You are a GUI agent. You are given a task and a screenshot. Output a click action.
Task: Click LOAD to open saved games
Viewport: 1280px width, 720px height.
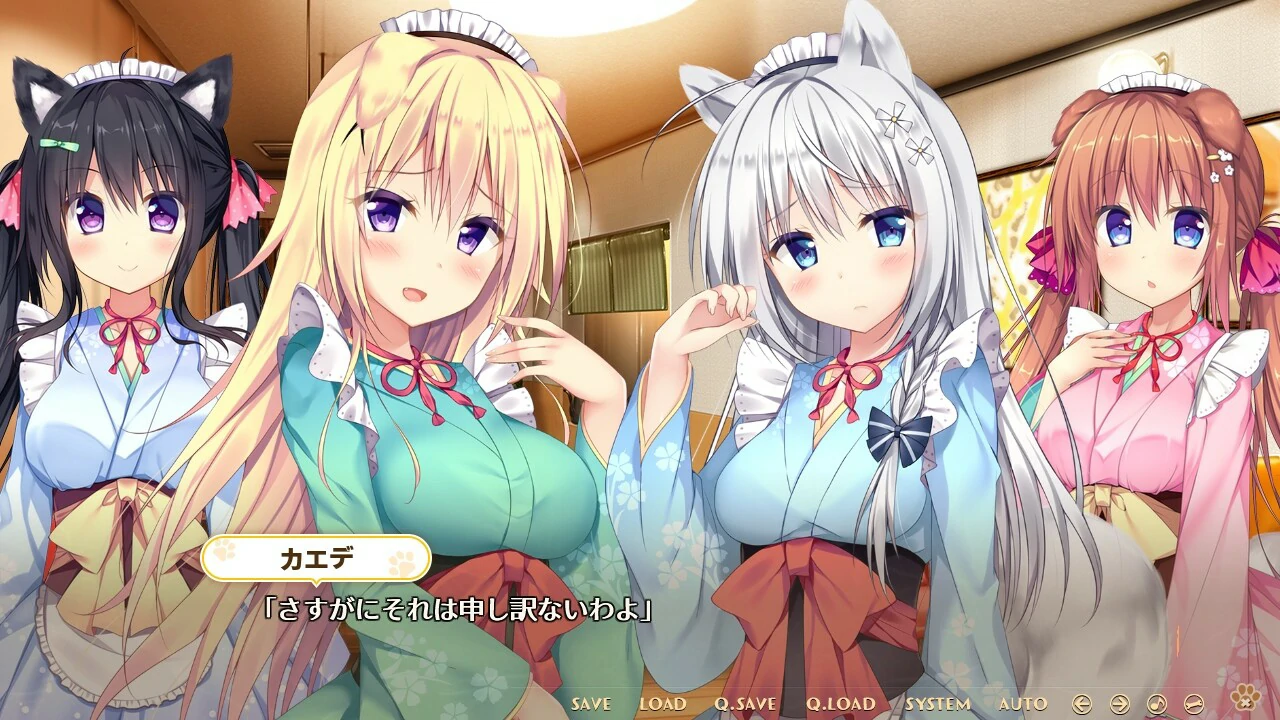click(665, 704)
